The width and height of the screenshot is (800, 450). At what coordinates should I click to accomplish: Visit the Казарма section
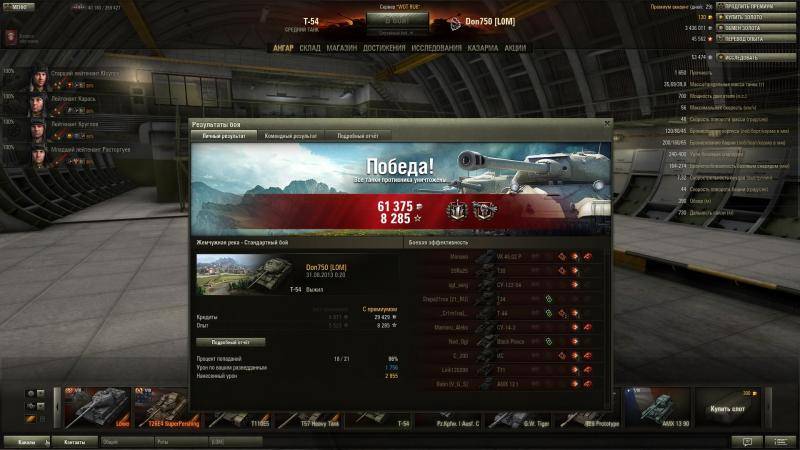coord(483,47)
